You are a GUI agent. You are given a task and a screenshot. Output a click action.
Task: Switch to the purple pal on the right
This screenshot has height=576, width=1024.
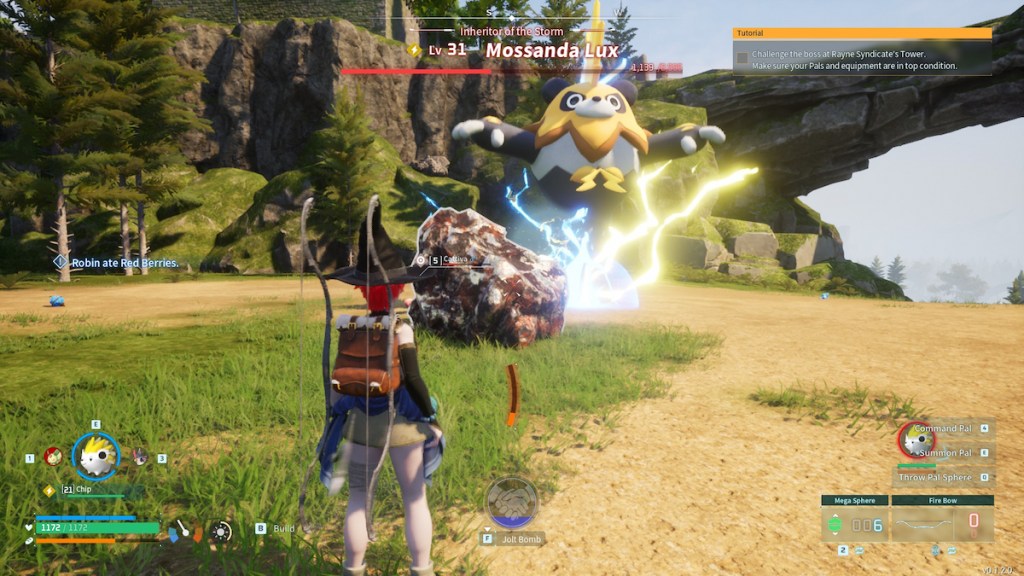click(140, 457)
